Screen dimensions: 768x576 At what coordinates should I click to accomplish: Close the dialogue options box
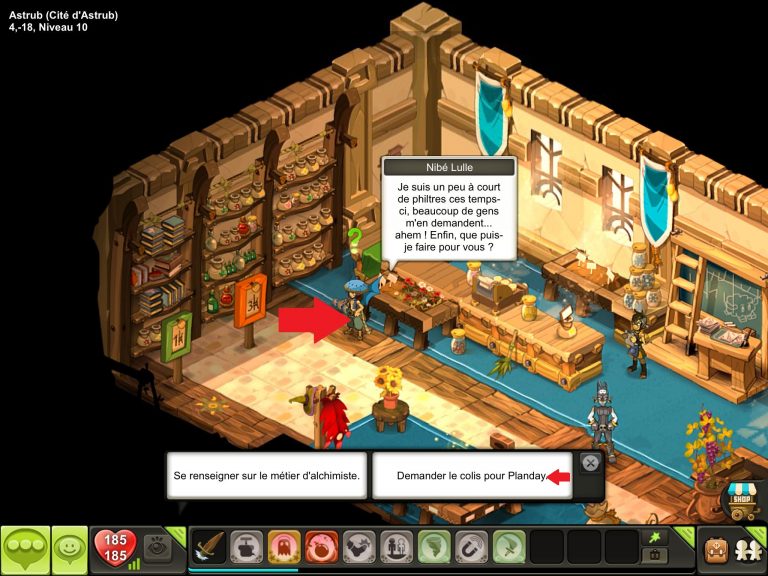(x=590, y=463)
